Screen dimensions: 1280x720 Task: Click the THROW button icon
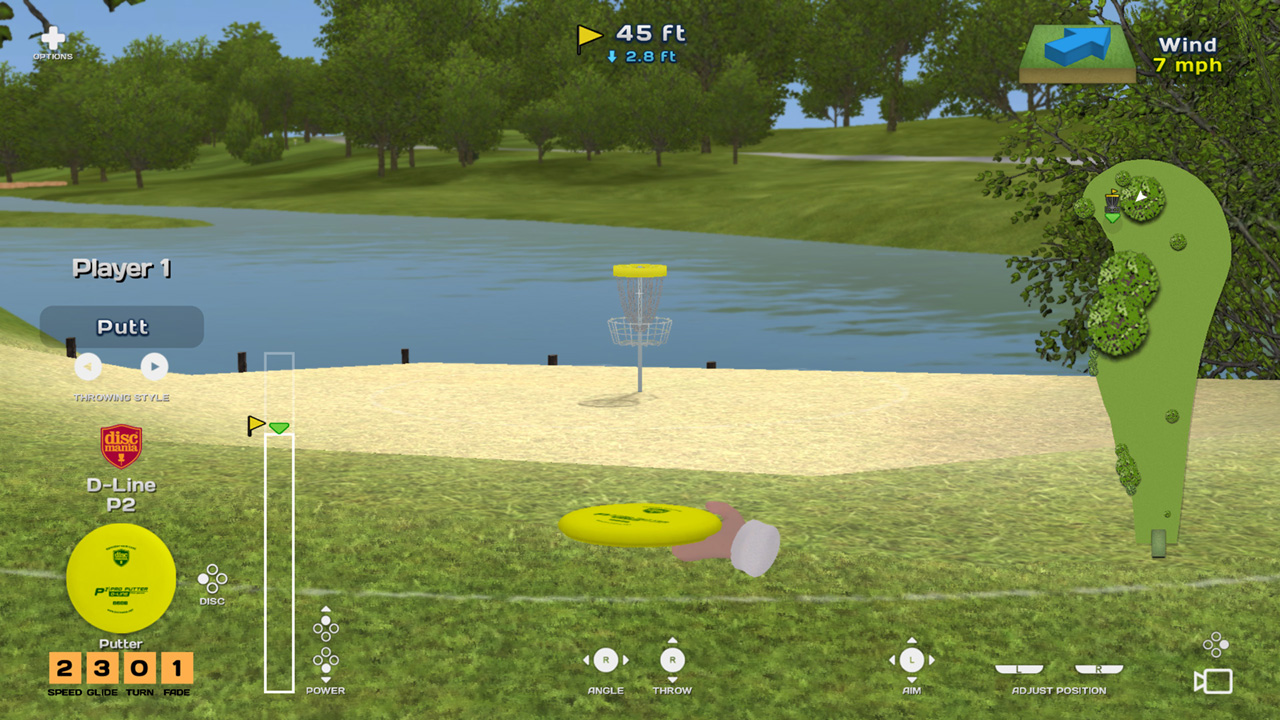pyautogui.click(x=672, y=659)
